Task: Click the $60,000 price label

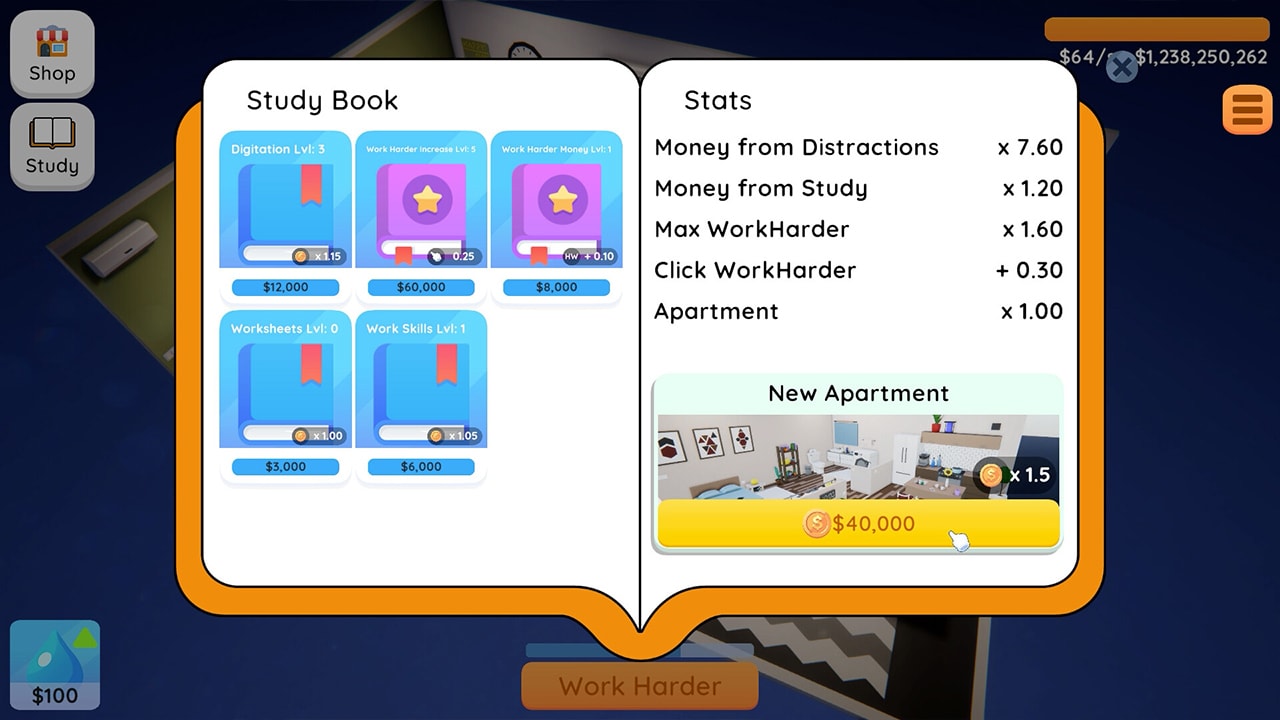Action: [421, 287]
